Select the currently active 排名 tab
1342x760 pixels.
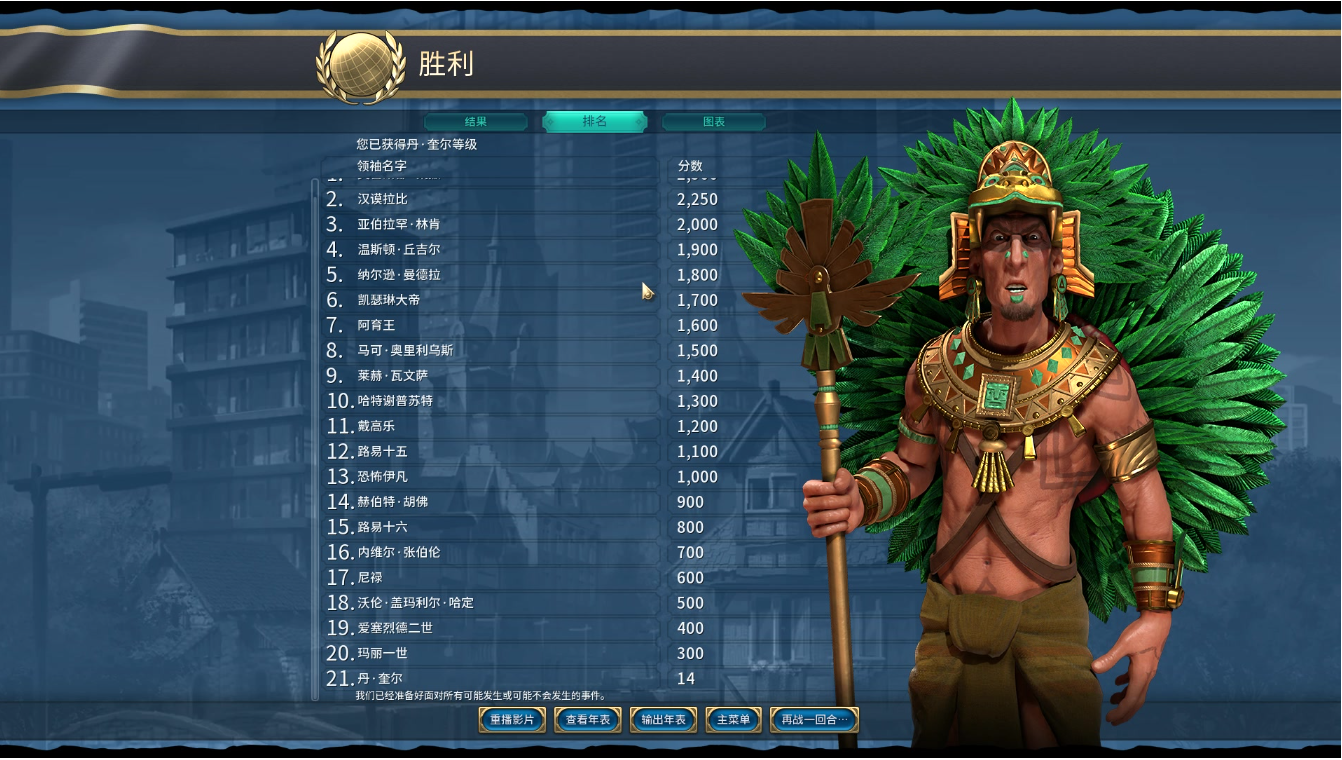(596, 121)
